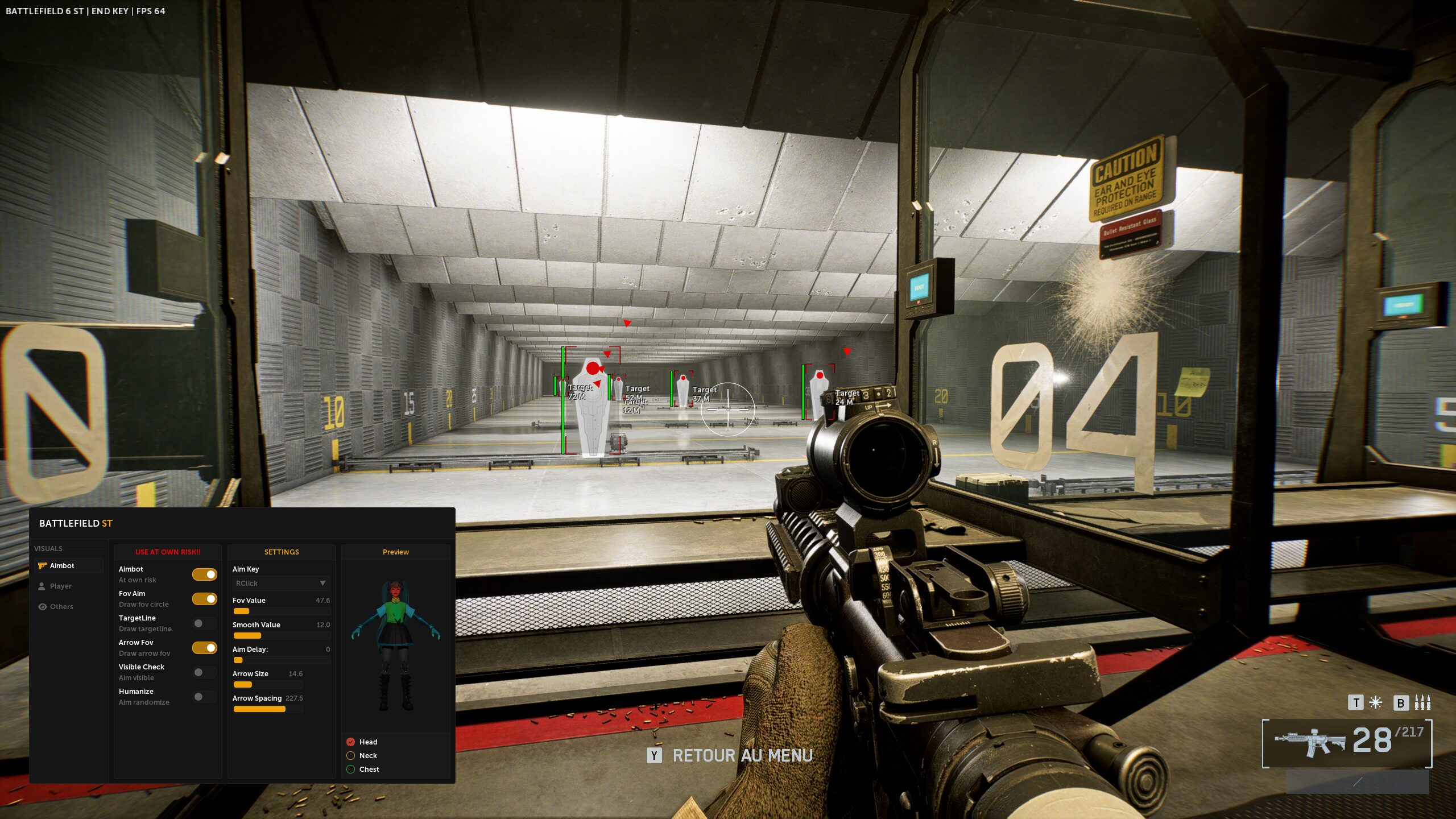Screen dimensions: 1456x819
Task: Toggle the Aimbot switch off
Action: click(204, 574)
